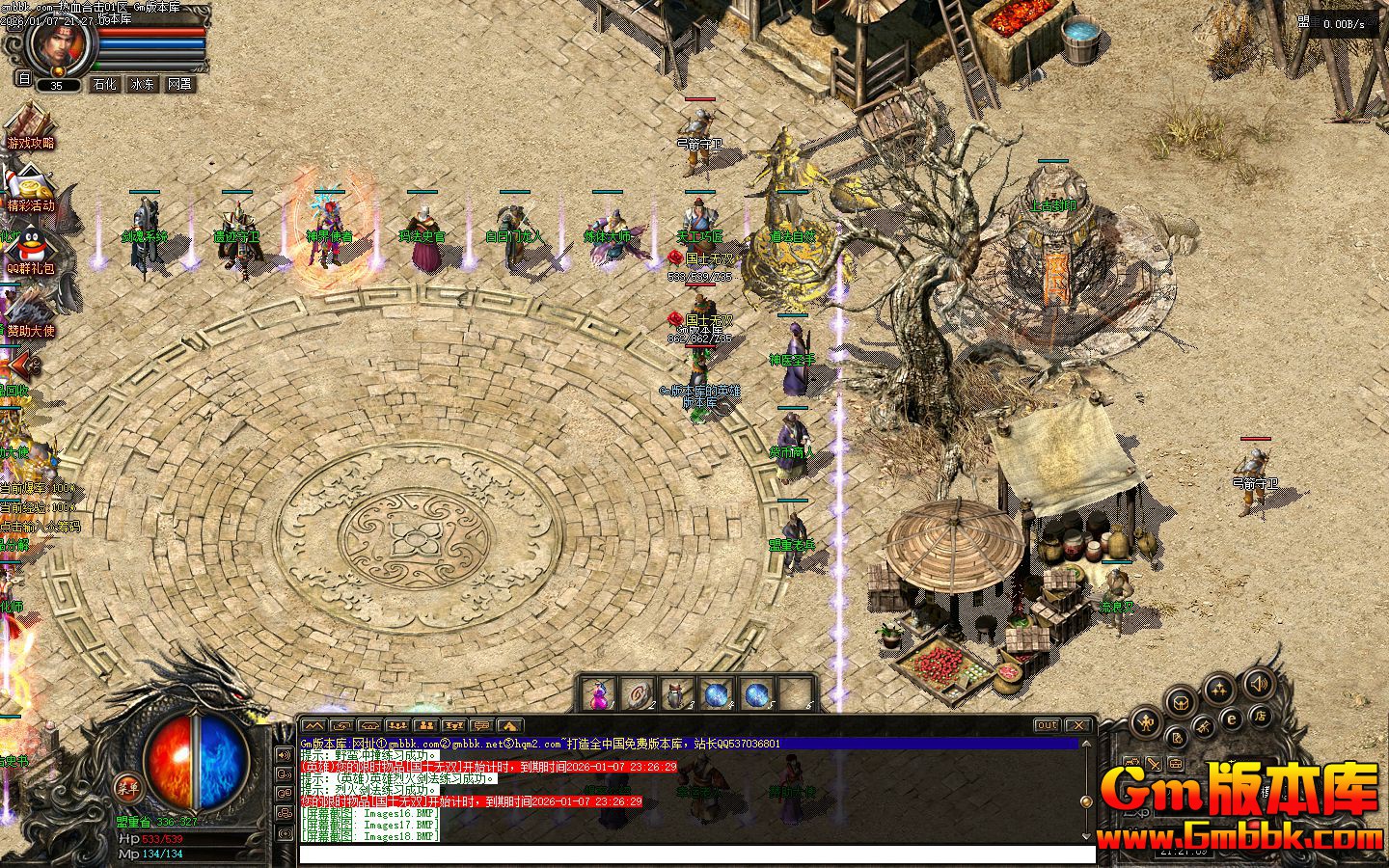Toggle the 网罩 net button
The height and width of the screenshot is (868, 1389).
pyautogui.click(x=179, y=85)
